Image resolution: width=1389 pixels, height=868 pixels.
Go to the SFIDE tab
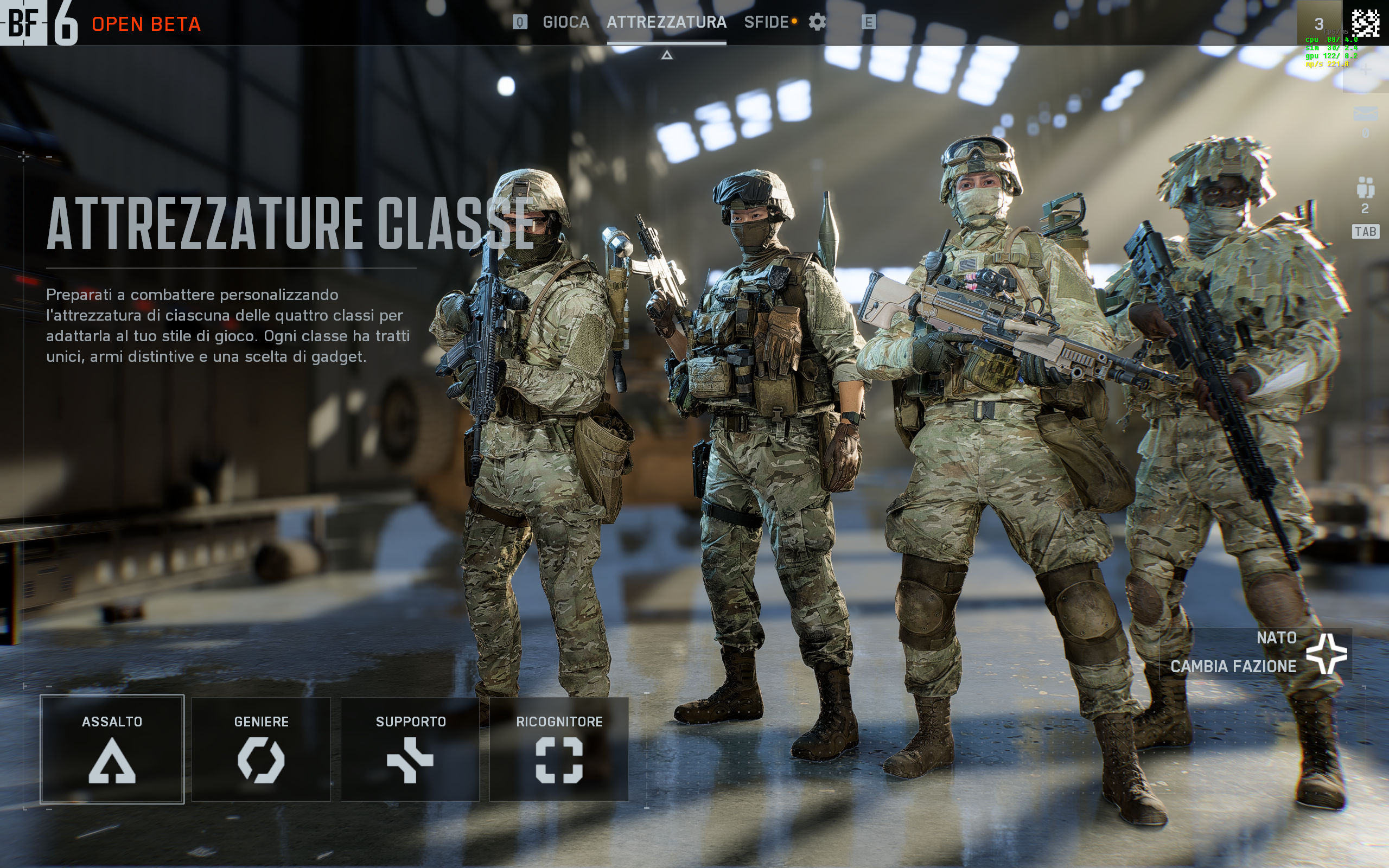tap(766, 22)
